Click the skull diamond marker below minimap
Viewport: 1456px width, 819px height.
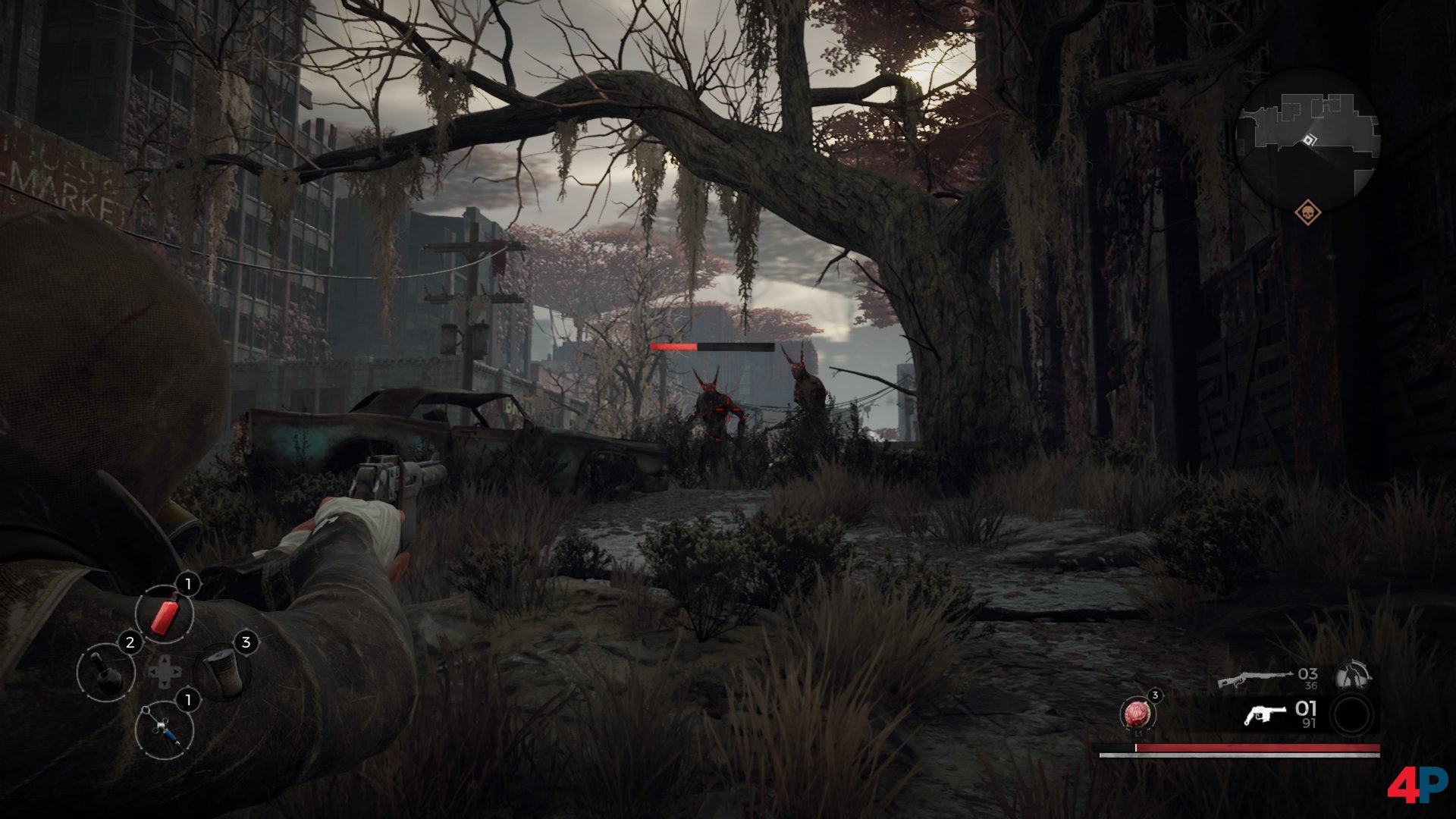1307,212
